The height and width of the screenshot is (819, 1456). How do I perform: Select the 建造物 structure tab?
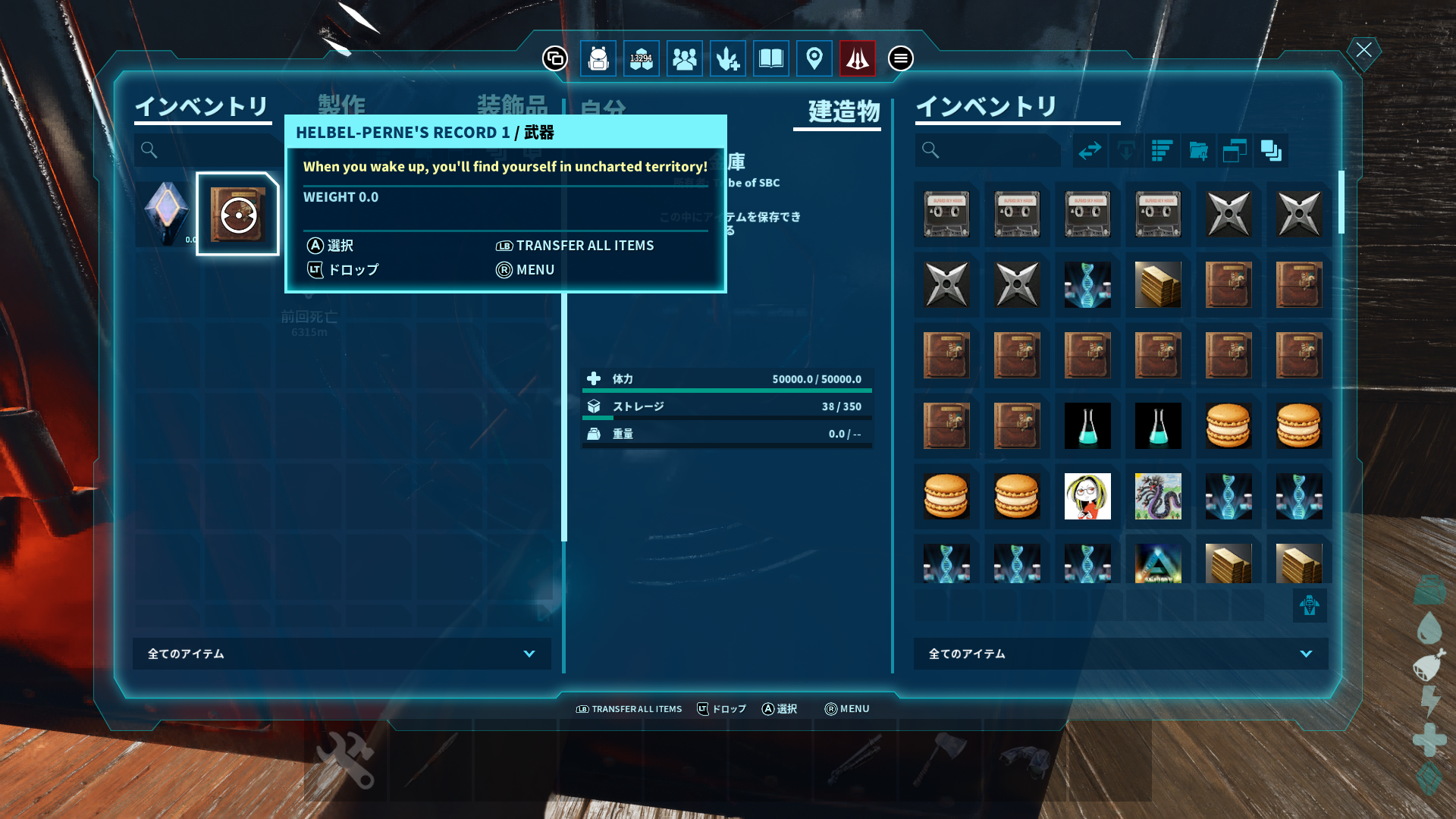843,111
